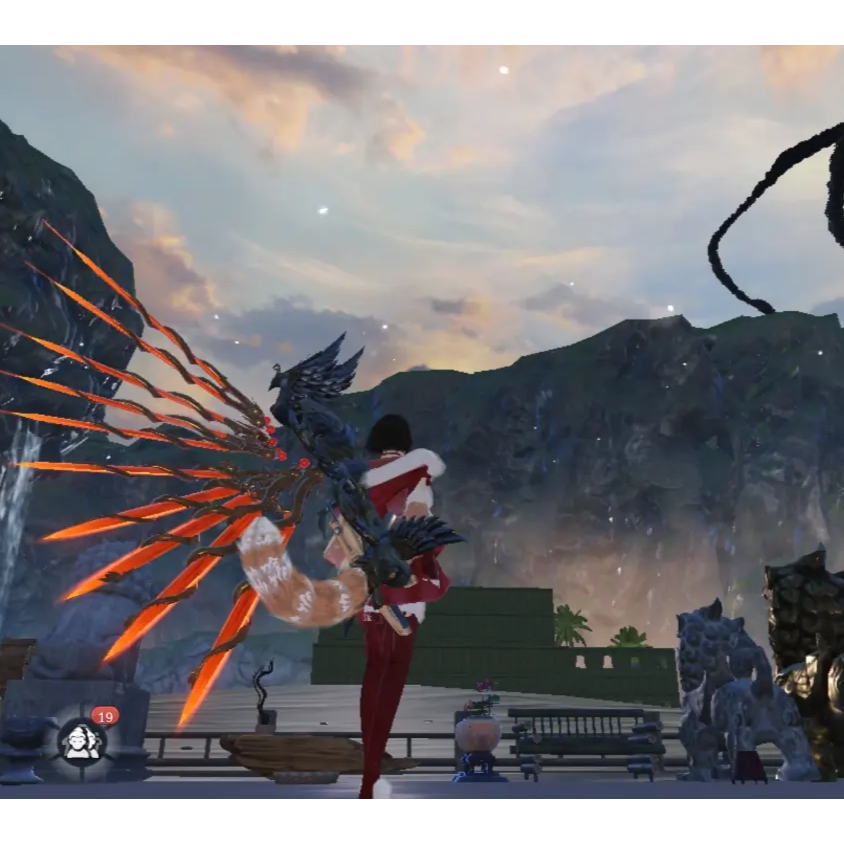Viewport: 844px width, 844px height.
Task: Open the social icon with 19 notifications
Action: [x=82, y=740]
